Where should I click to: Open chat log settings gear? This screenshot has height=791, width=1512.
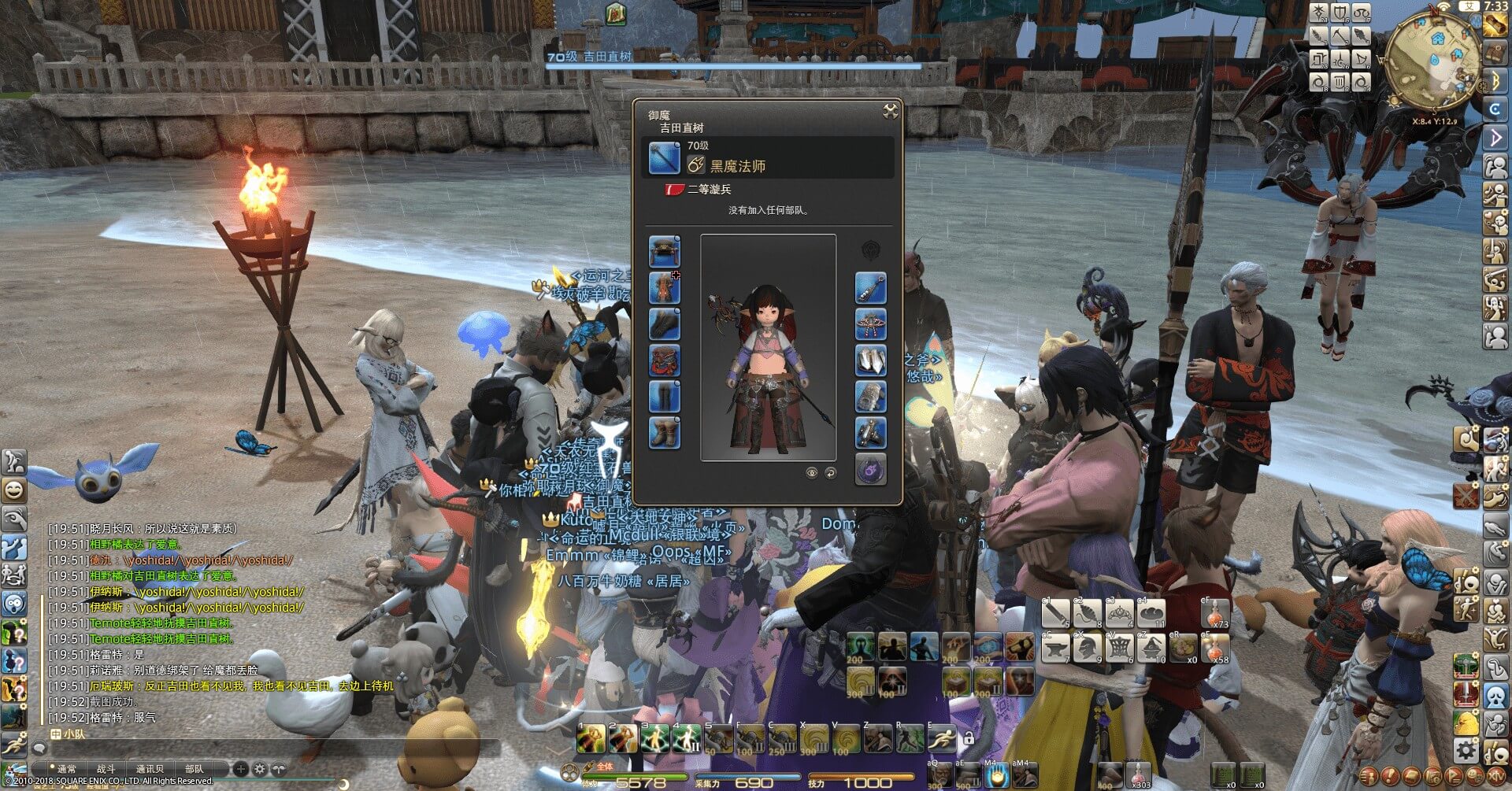[x=259, y=769]
